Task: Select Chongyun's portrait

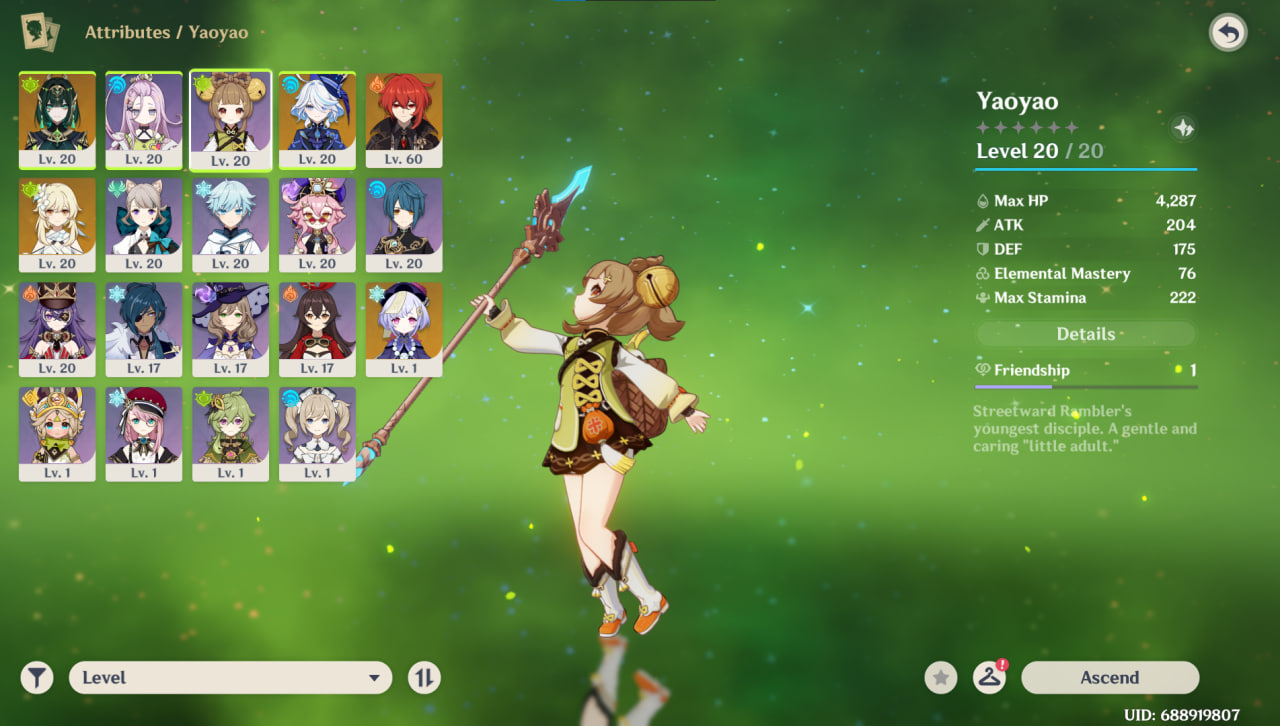Action: 230,224
